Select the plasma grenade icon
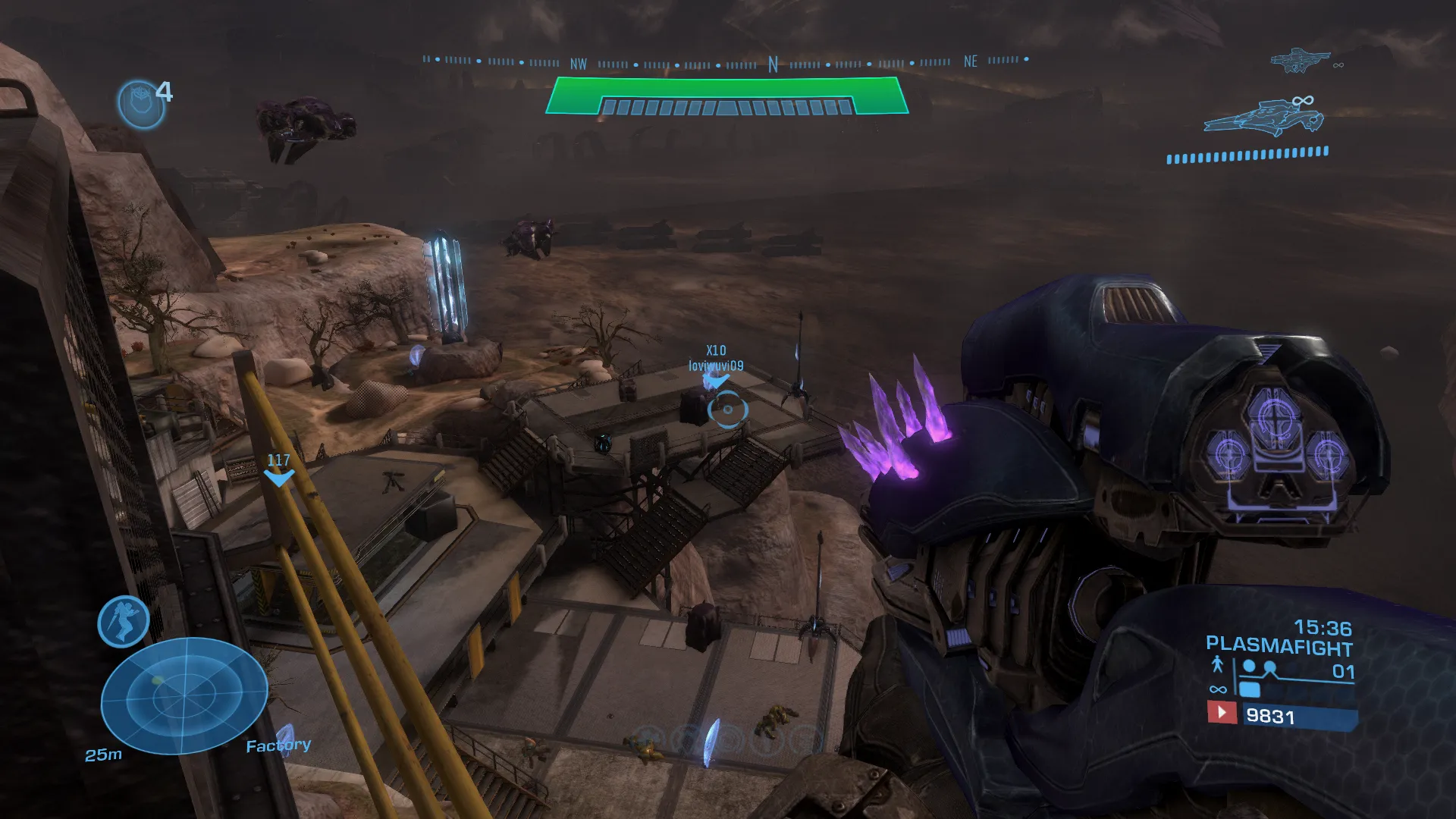Image resolution: width=1456 pixels, height=819 pixels. [141, 103]
